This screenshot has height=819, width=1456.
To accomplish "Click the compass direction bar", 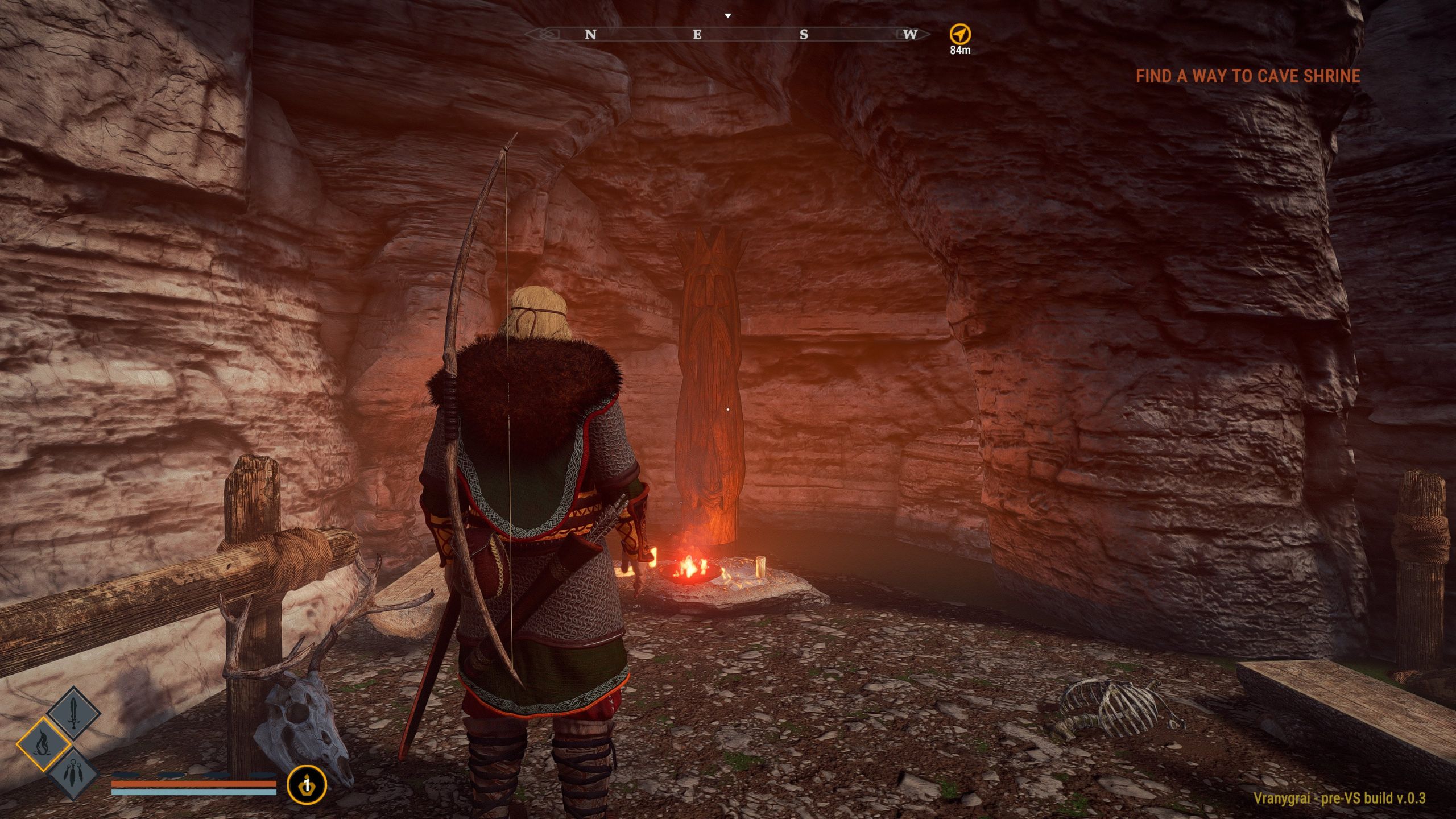I will 727,35.
